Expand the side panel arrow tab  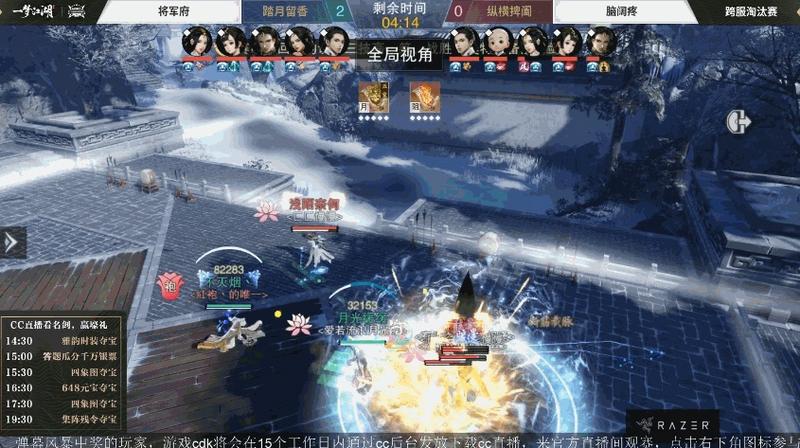pos(12,242)
